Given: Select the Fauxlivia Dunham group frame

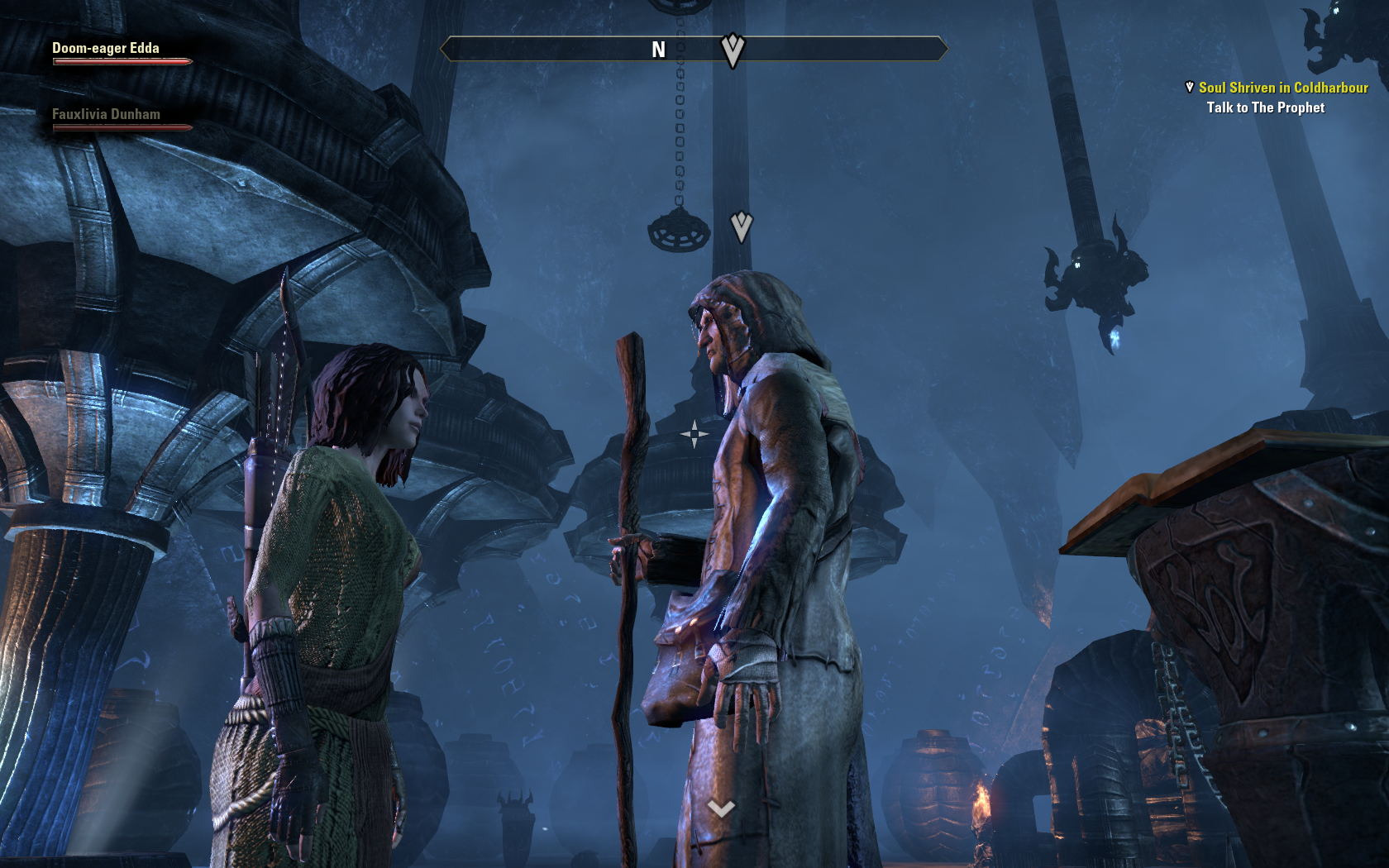Looking at the screenshot, I should pos(106,115).
